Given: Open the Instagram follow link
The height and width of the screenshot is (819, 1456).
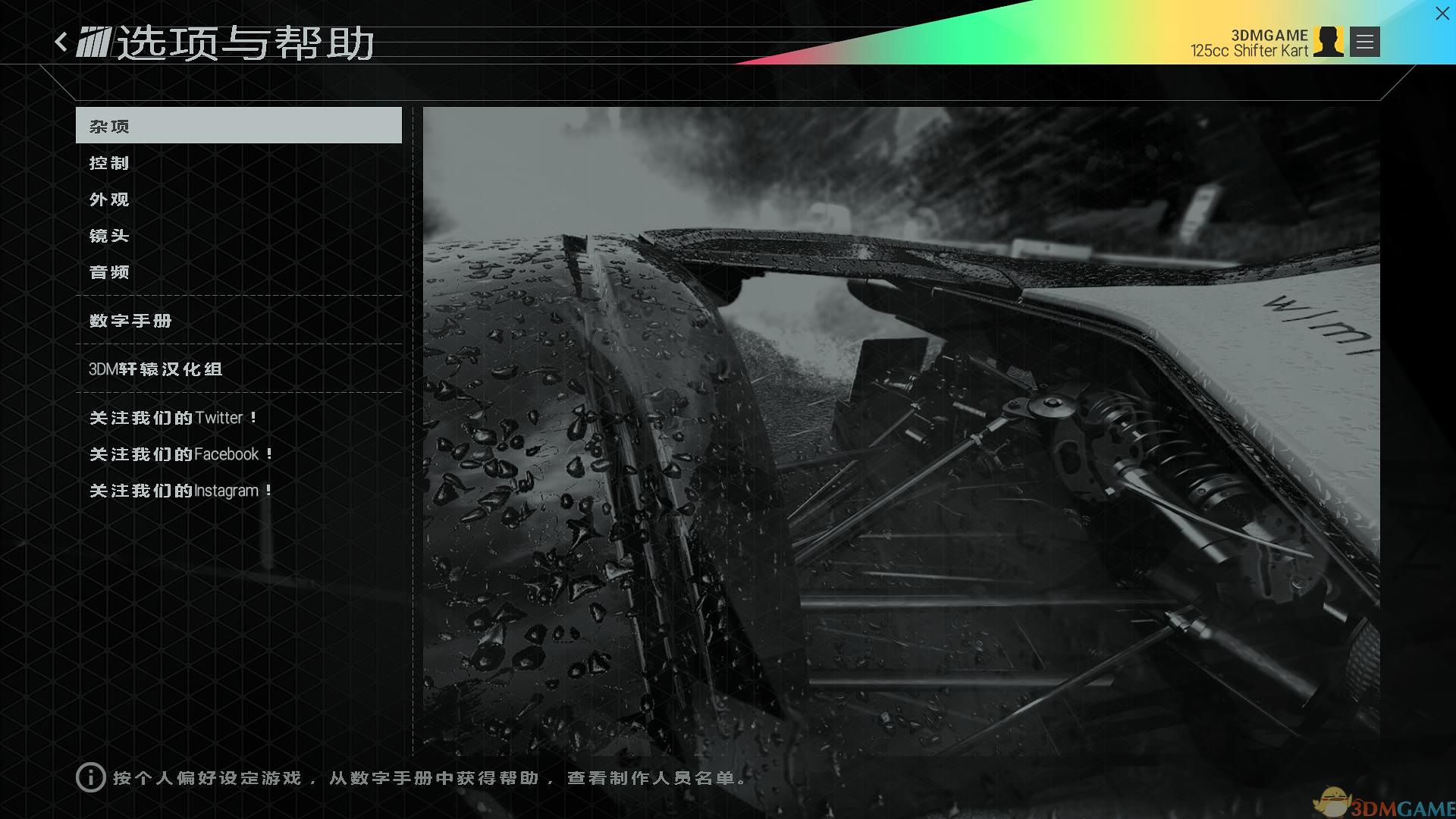Looking at the screenshot, I should pos(180,490).
